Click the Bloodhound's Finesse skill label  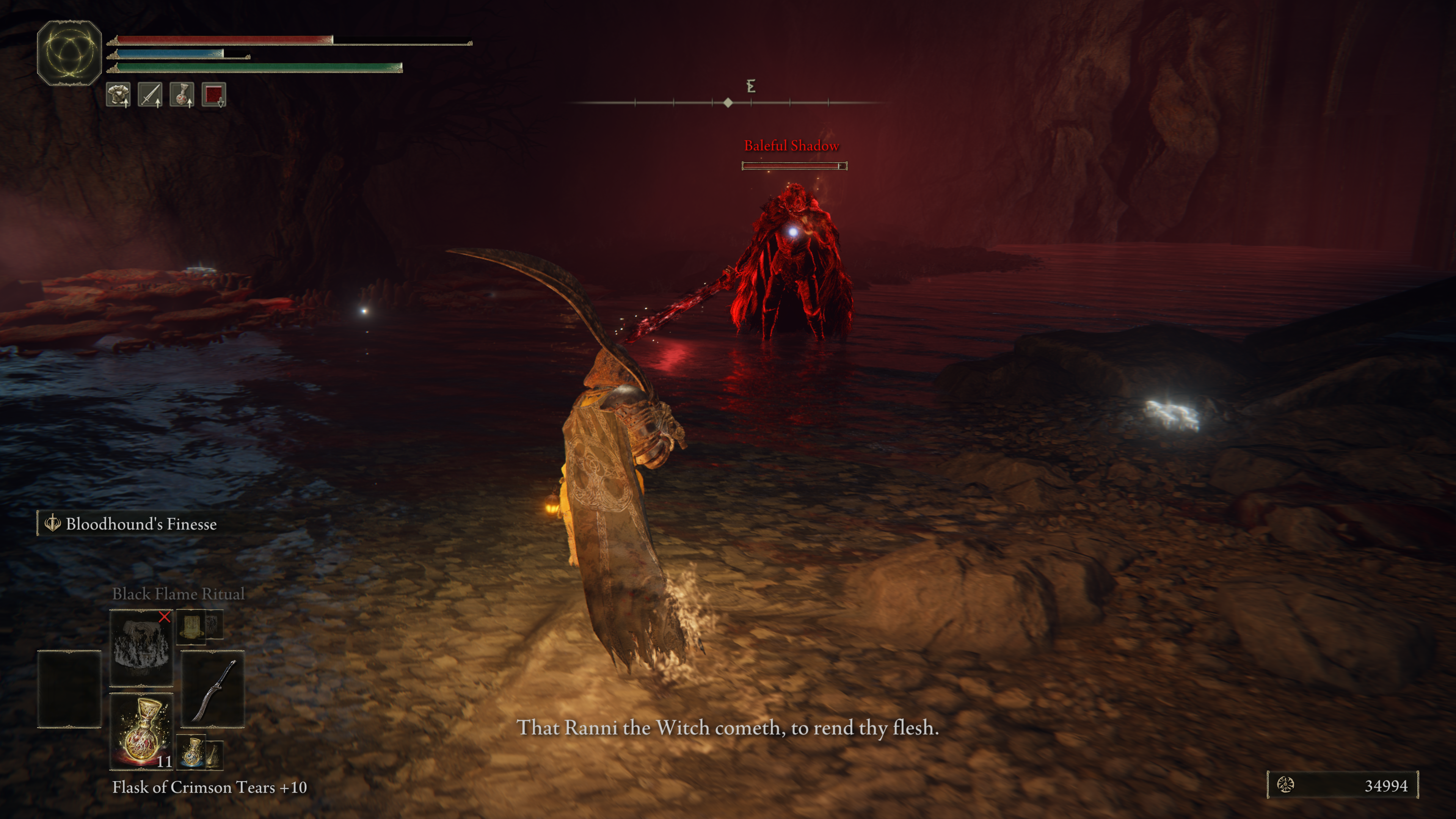click(x=140, y=524)
